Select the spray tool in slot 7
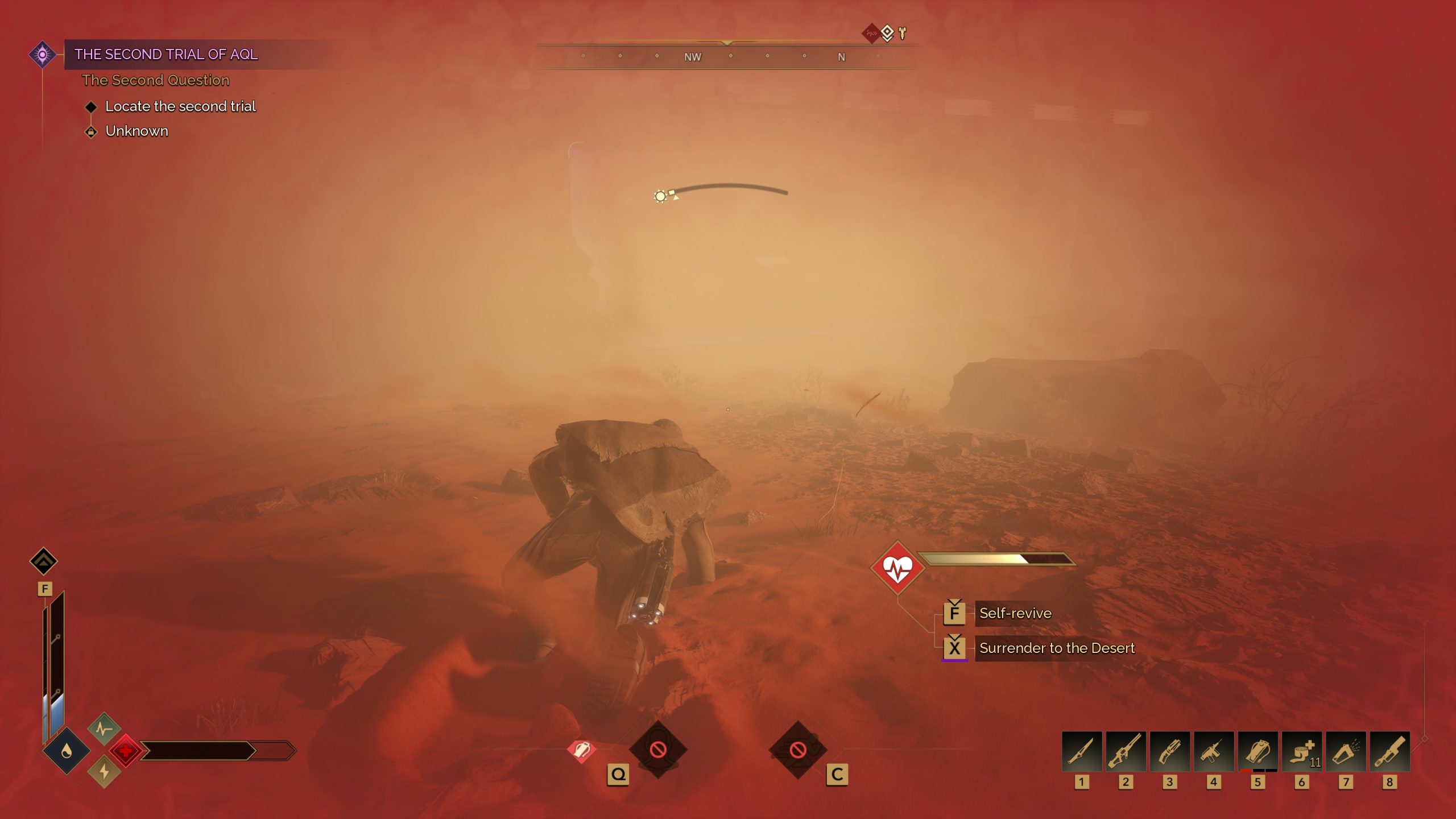The height and width of the screenshot is (819, 1456). click(1346, 752)
